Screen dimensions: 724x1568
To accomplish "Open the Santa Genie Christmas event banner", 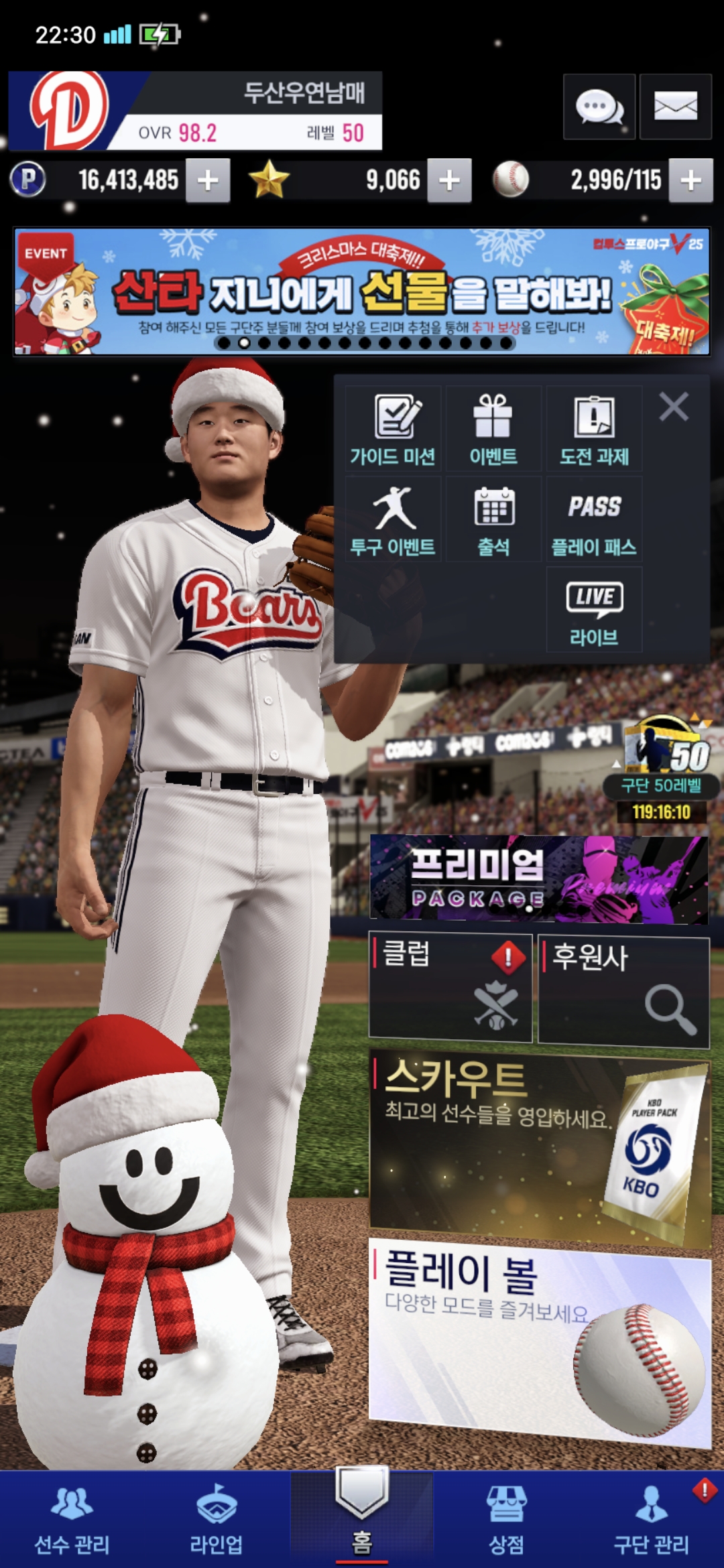I will coord(362,291).
